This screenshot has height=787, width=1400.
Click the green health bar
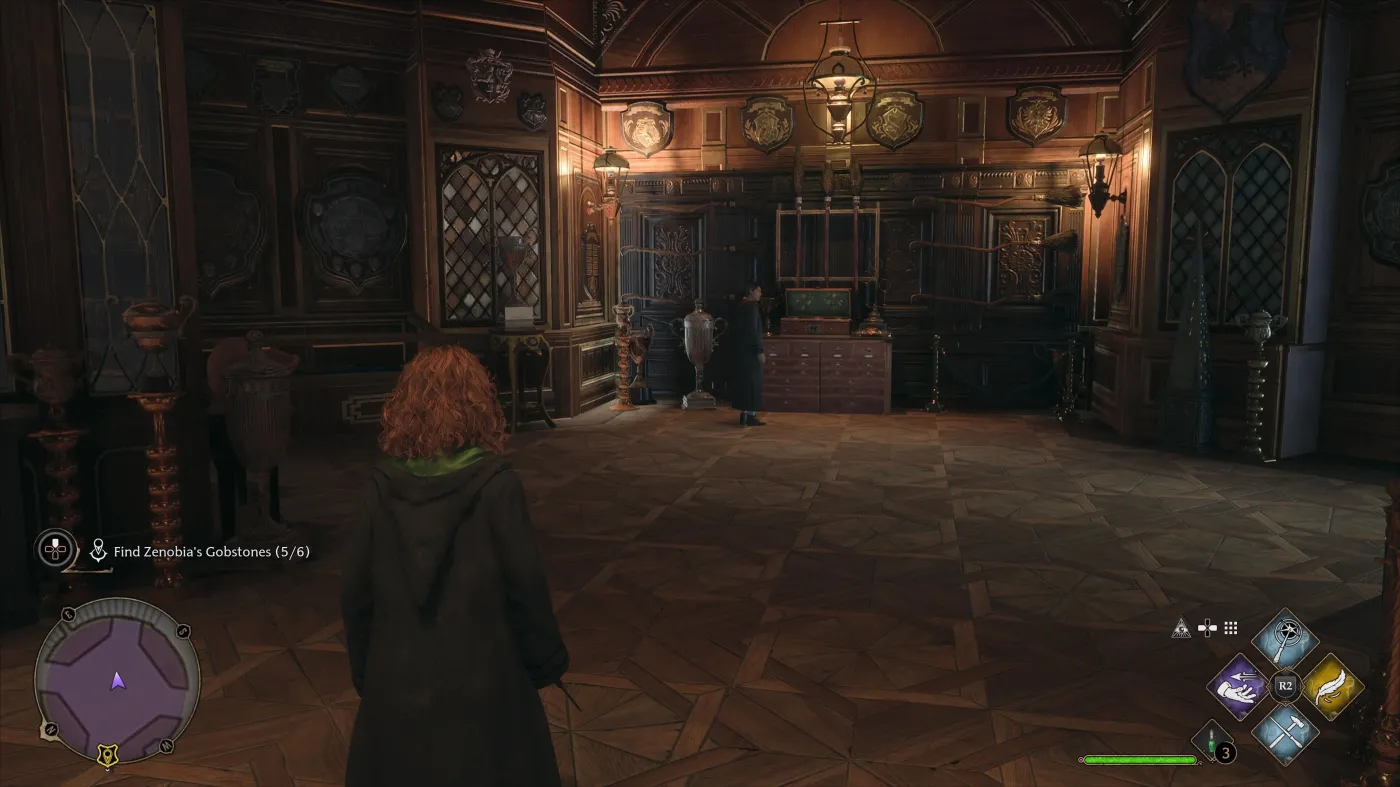pyautogui.click(x=1140, y=758)
